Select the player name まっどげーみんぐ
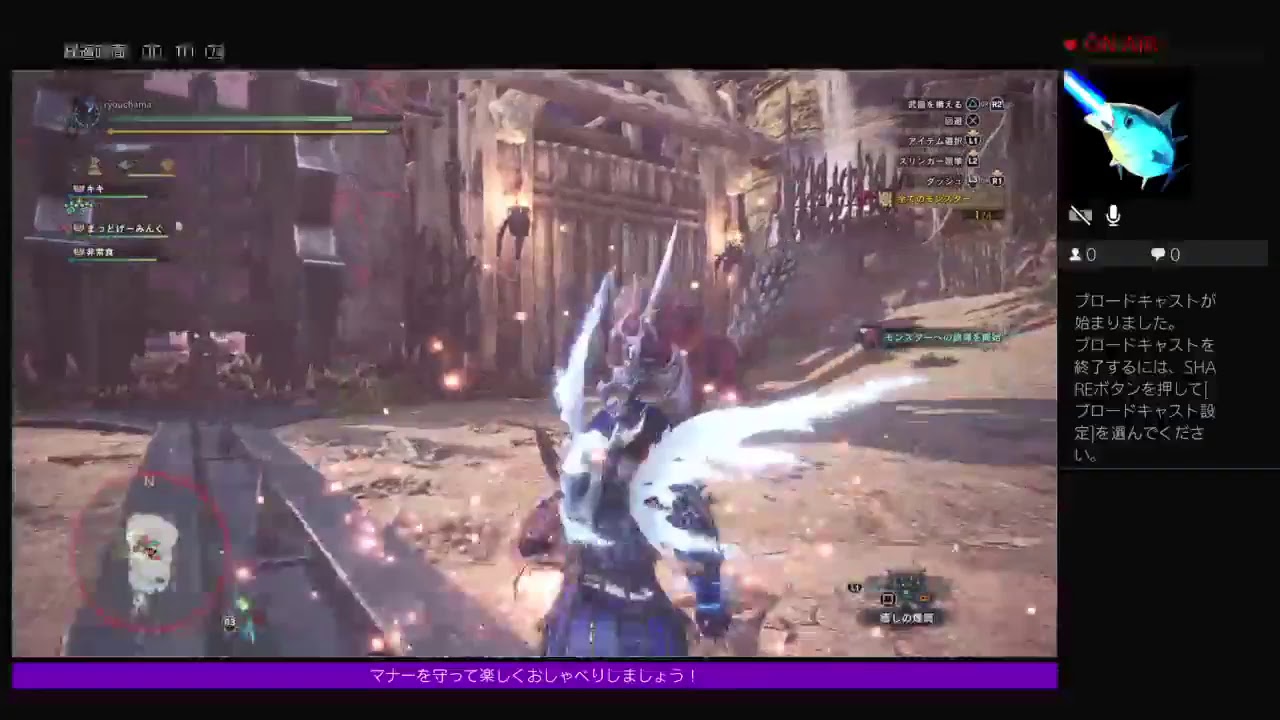The image size is (1280, 720). pos(118,228)
